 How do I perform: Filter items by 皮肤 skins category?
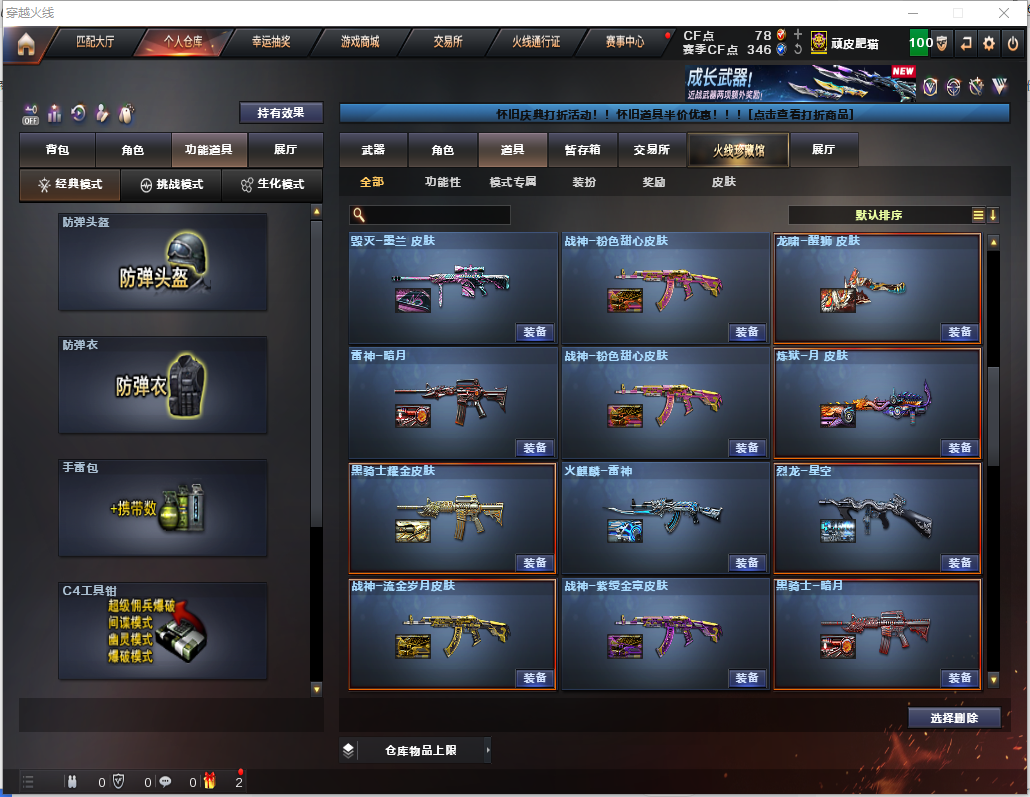723,182
